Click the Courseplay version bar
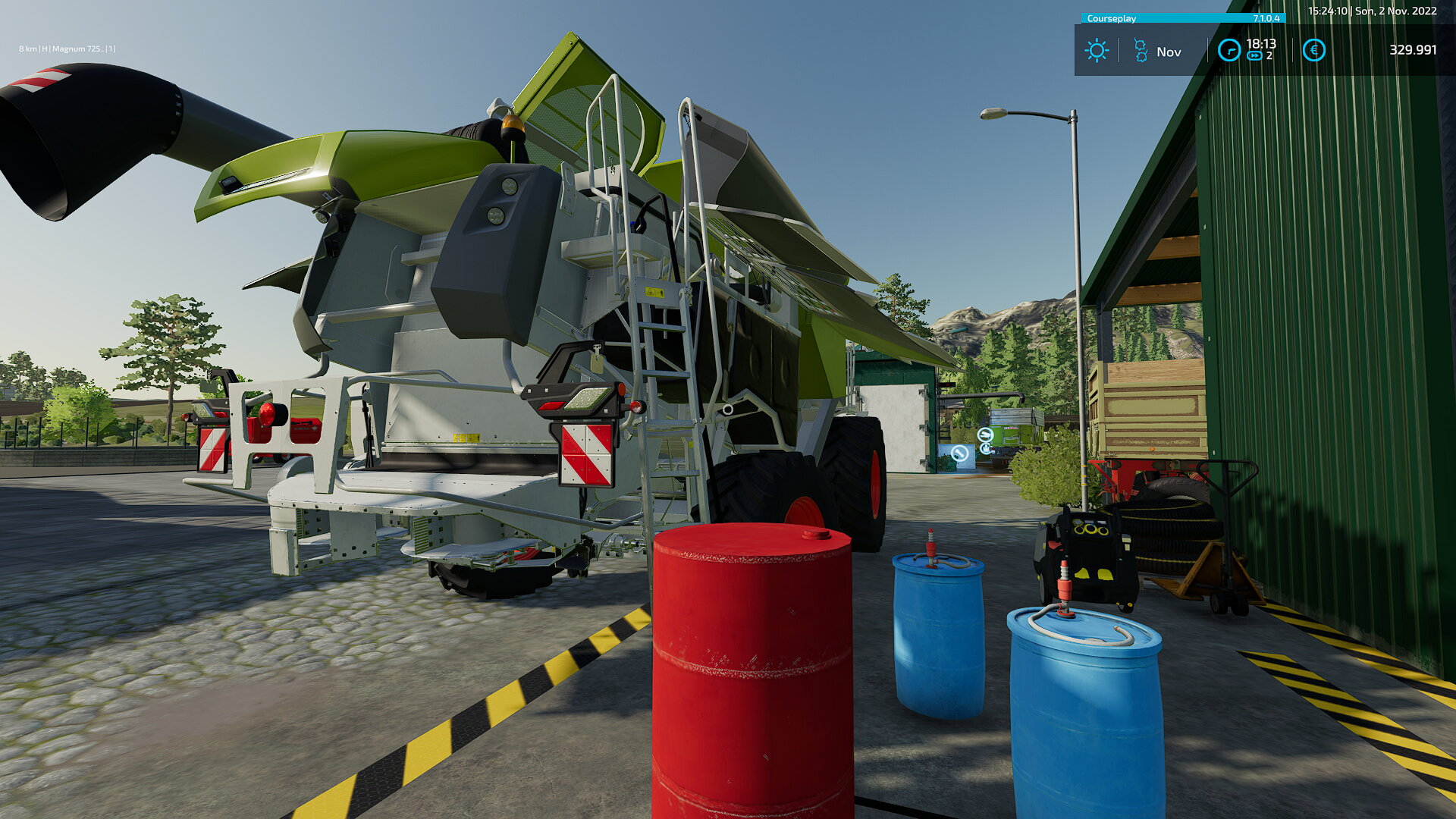 [x=1182, y=18]
